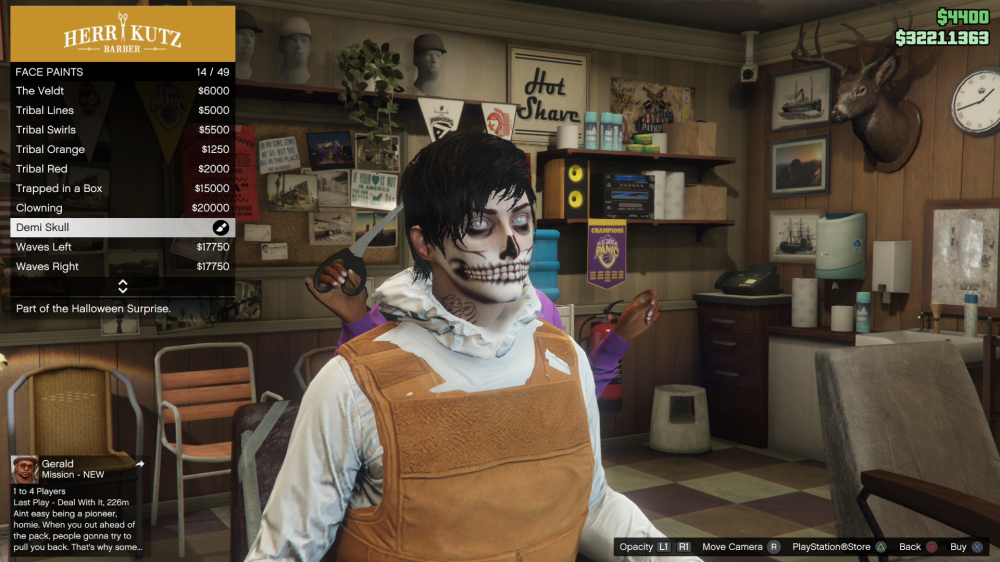Select the Tribal Orange option
Viewport: 1000px width, 562px height.
(x=122, y=150)
